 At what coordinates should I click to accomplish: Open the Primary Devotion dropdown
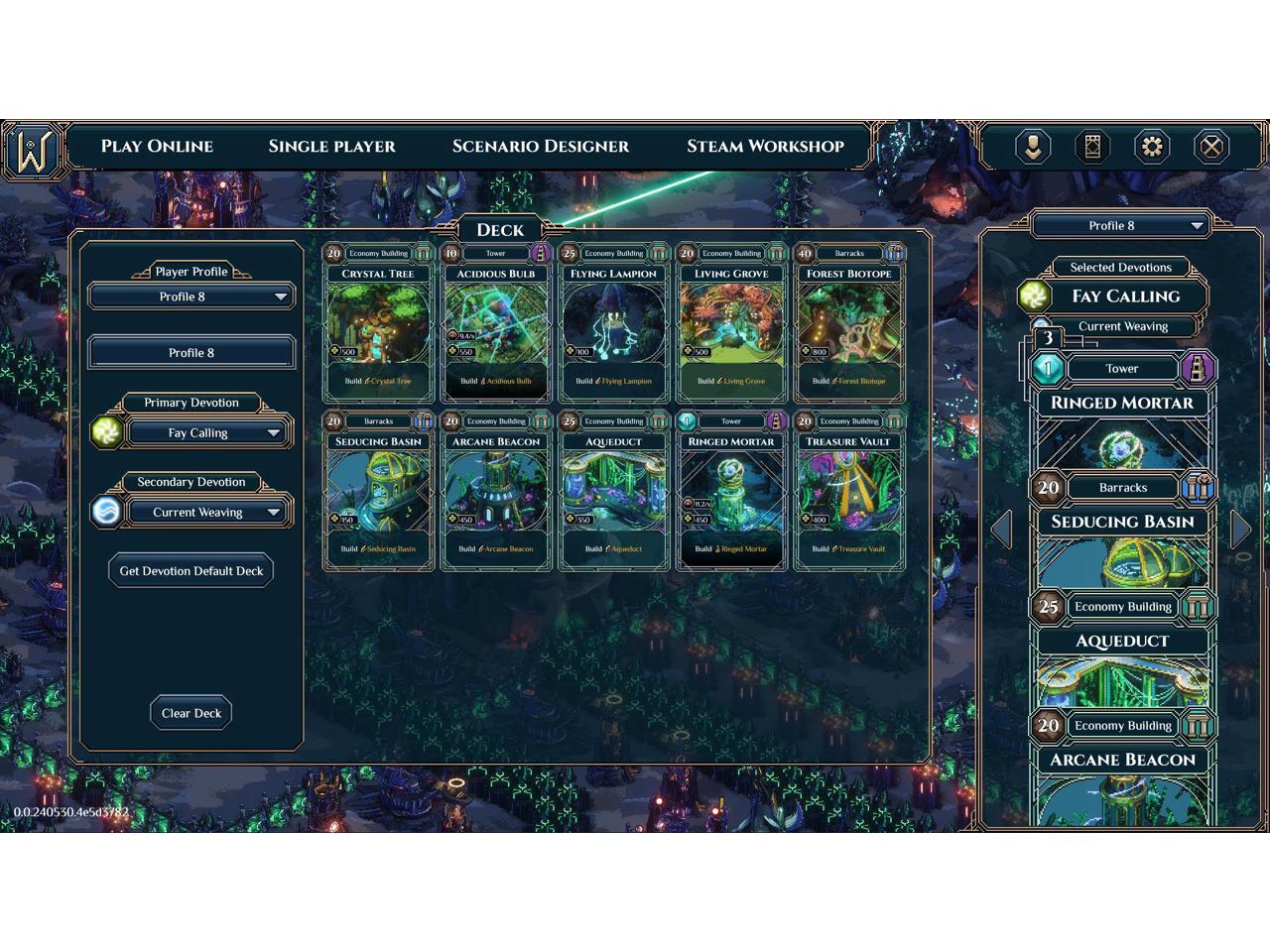(x=206, y=433)
